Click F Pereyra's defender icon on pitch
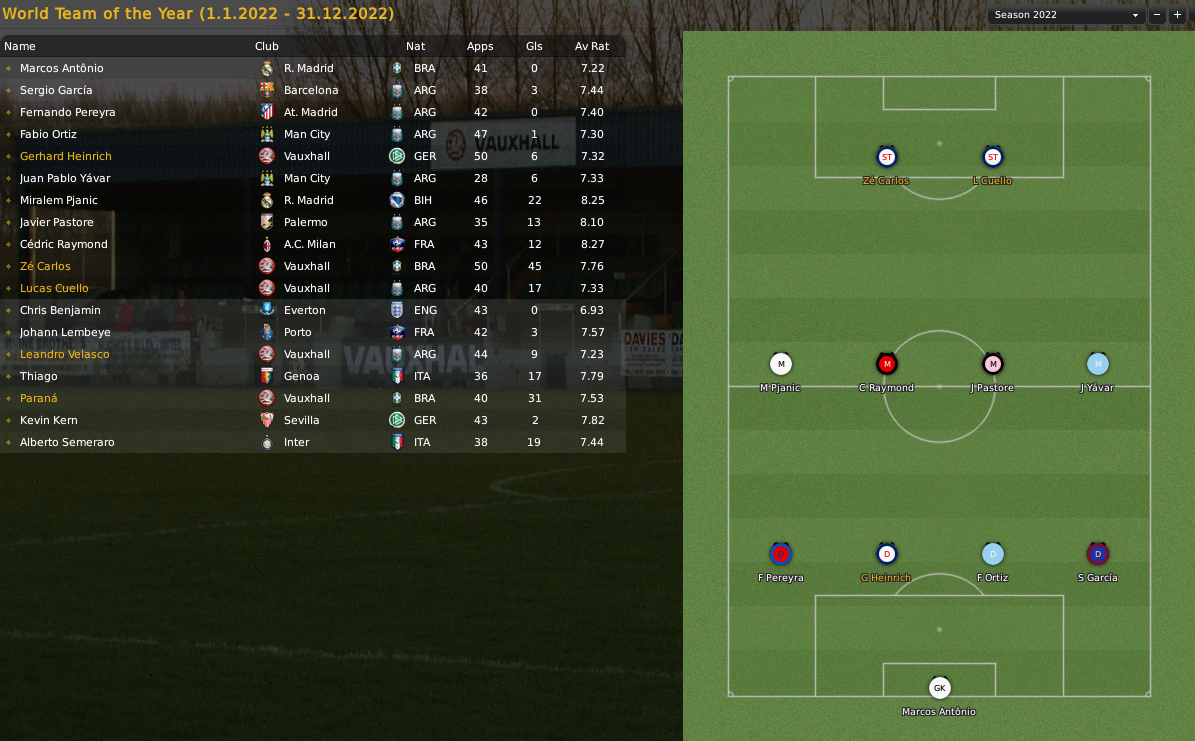This screenshot has width=1195, height=741. point(781,553)
